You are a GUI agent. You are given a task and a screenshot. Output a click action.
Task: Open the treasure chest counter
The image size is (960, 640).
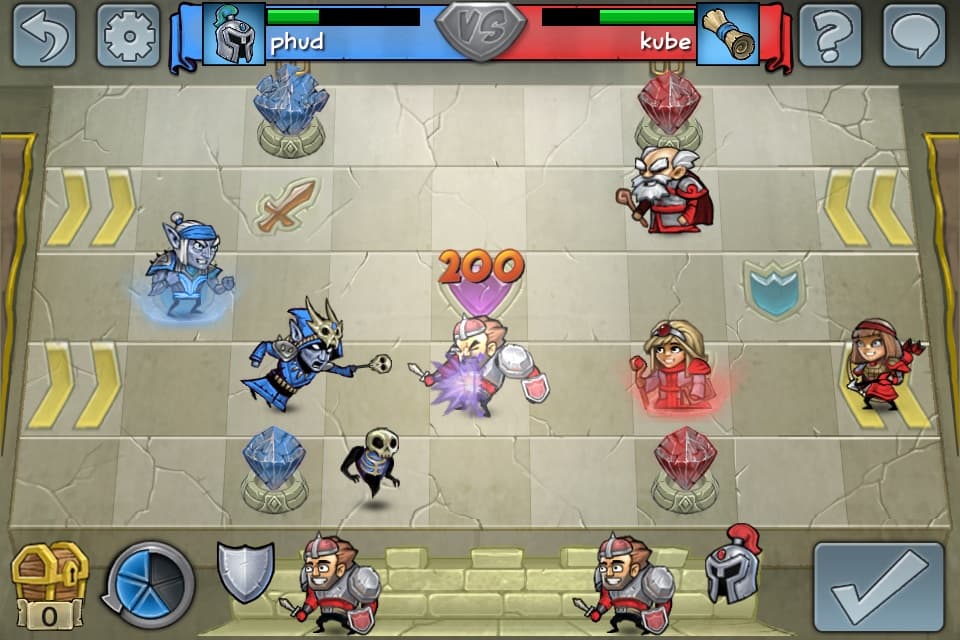click(x=49, y=584)
